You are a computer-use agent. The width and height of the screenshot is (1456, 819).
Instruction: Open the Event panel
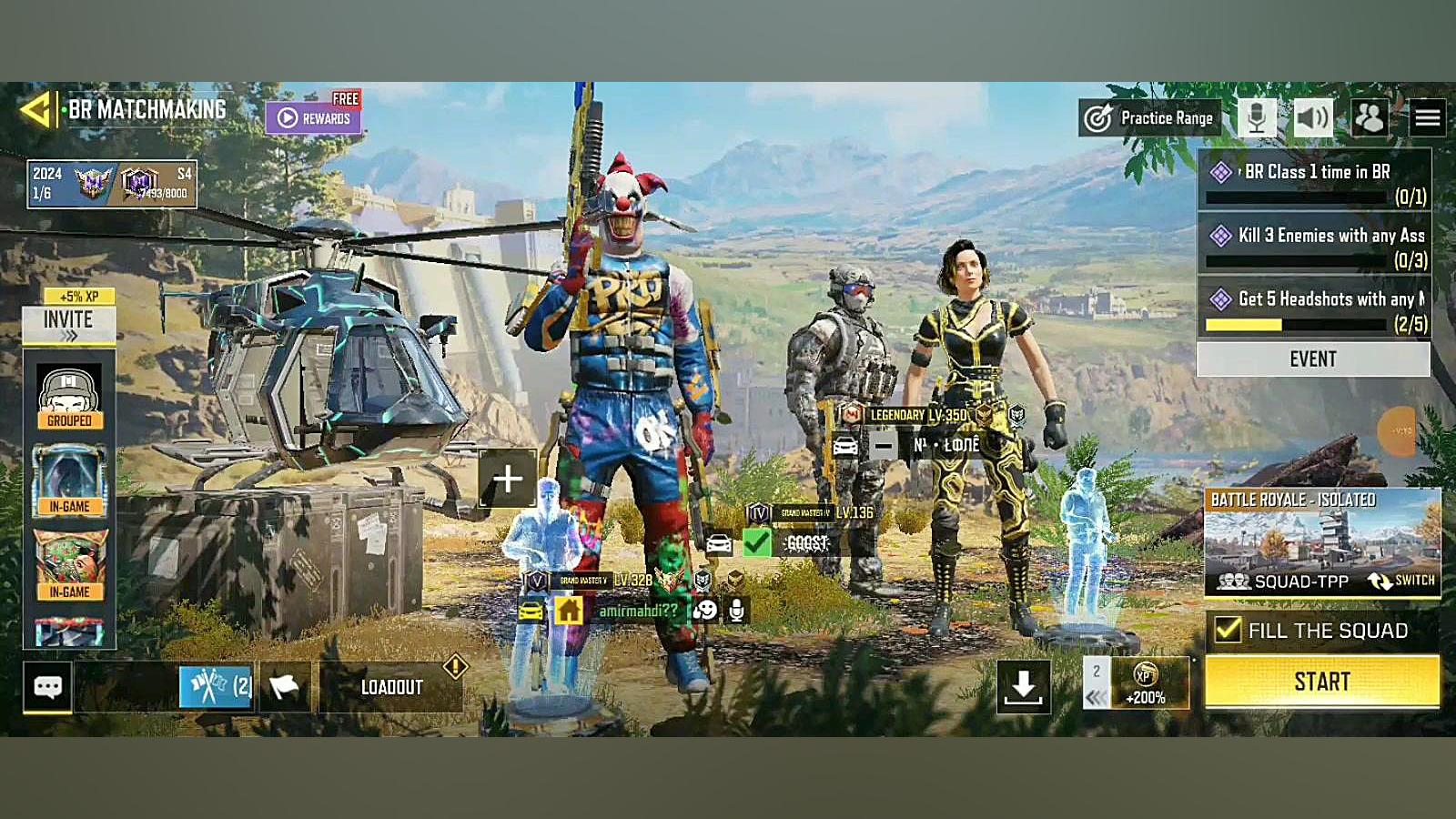point(1312,359)
